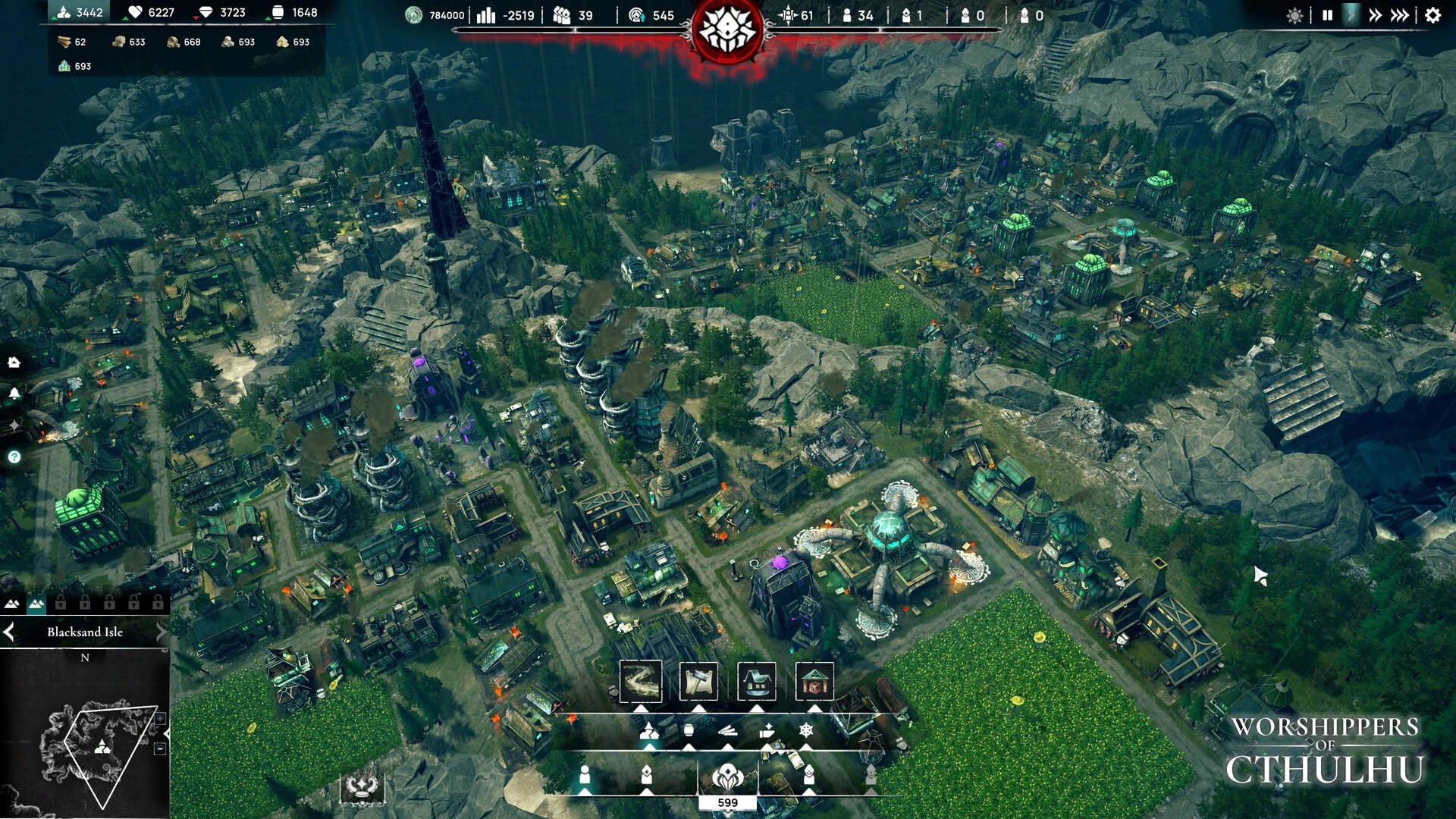1456x819 pixels.
Task: Select the winding road build option
Action: coord(641,681)
